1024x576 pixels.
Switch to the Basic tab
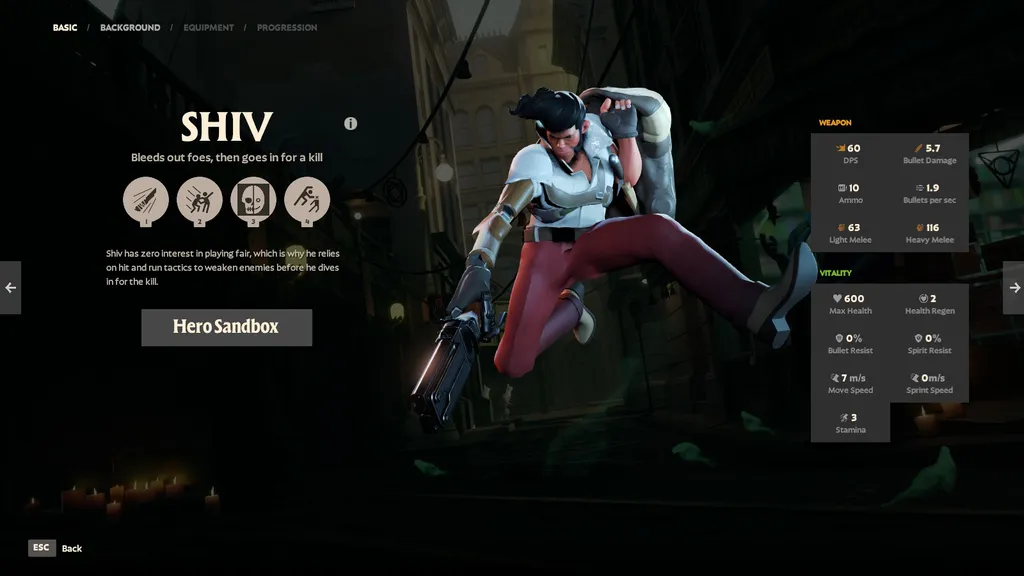pyautogui.click(x=65, y=28)
